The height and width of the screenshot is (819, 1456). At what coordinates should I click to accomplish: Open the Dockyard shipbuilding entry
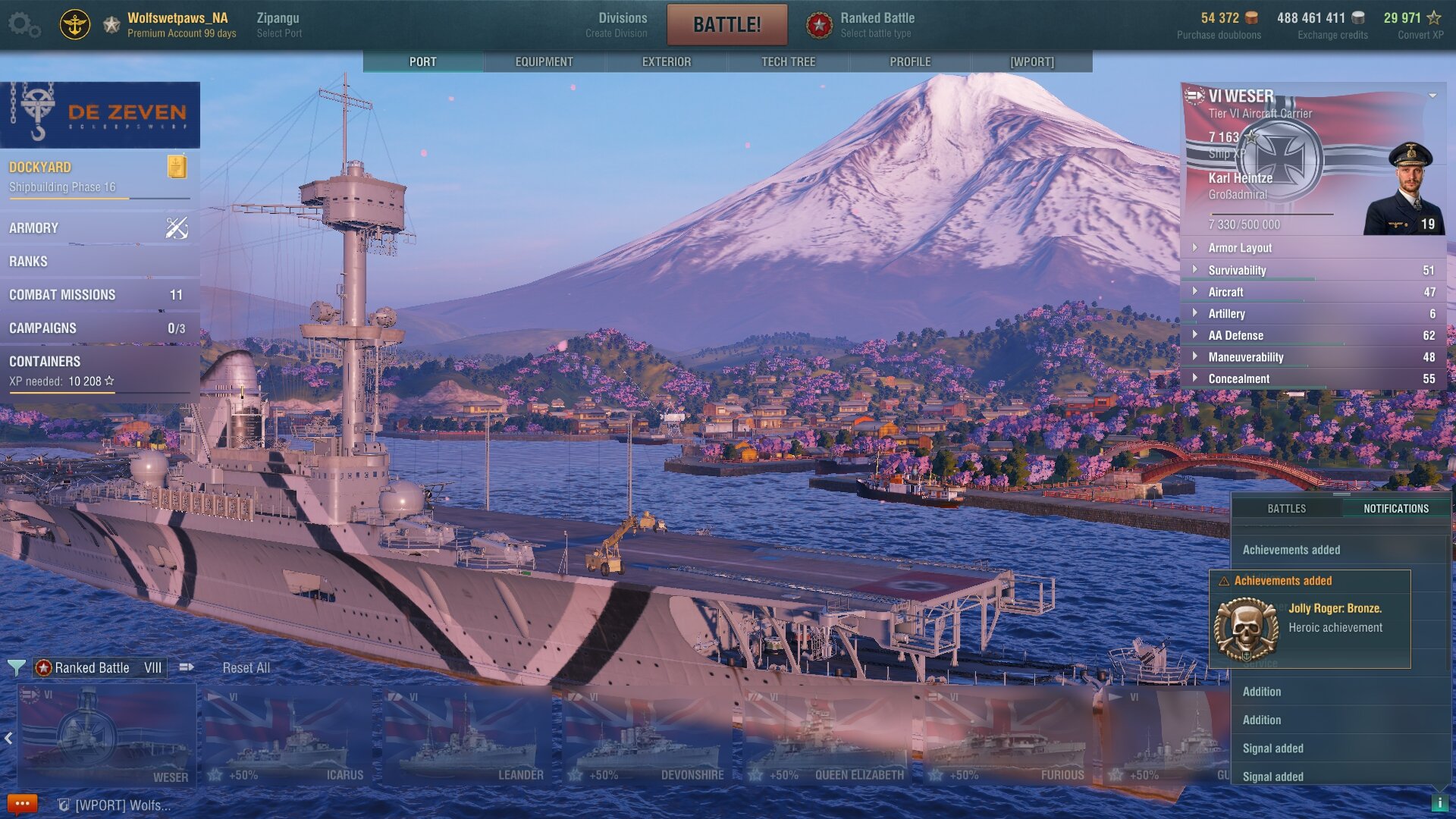pos(99,177)
